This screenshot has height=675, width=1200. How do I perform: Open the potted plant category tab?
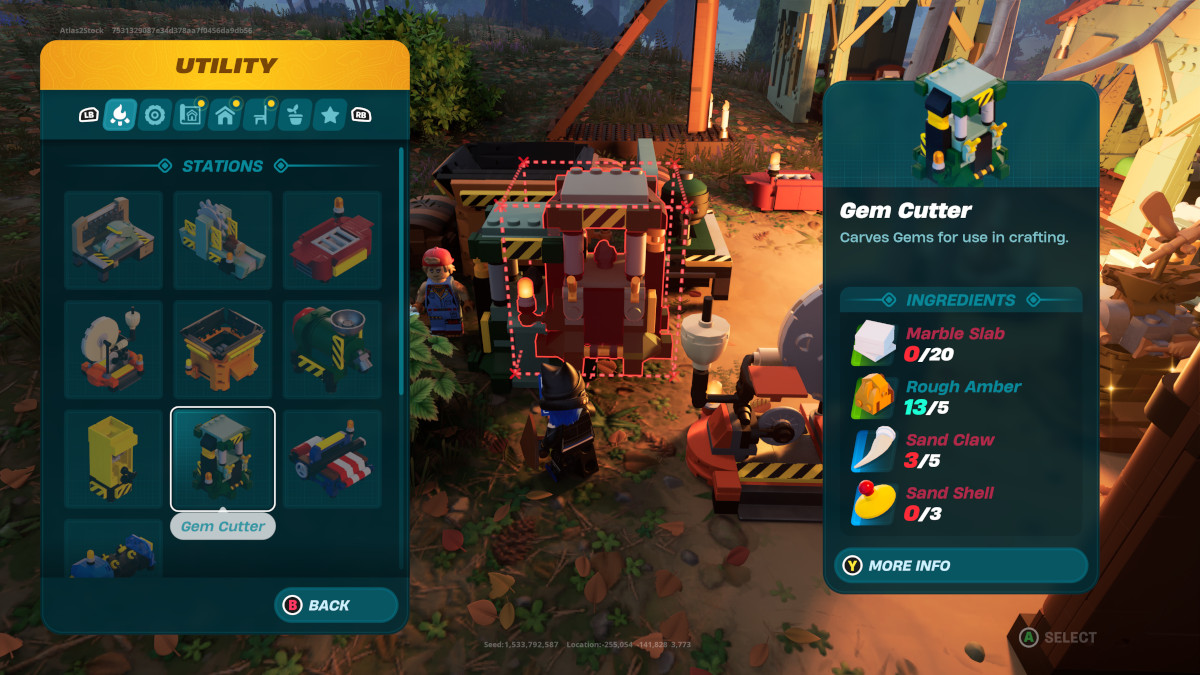pos(295,115)
